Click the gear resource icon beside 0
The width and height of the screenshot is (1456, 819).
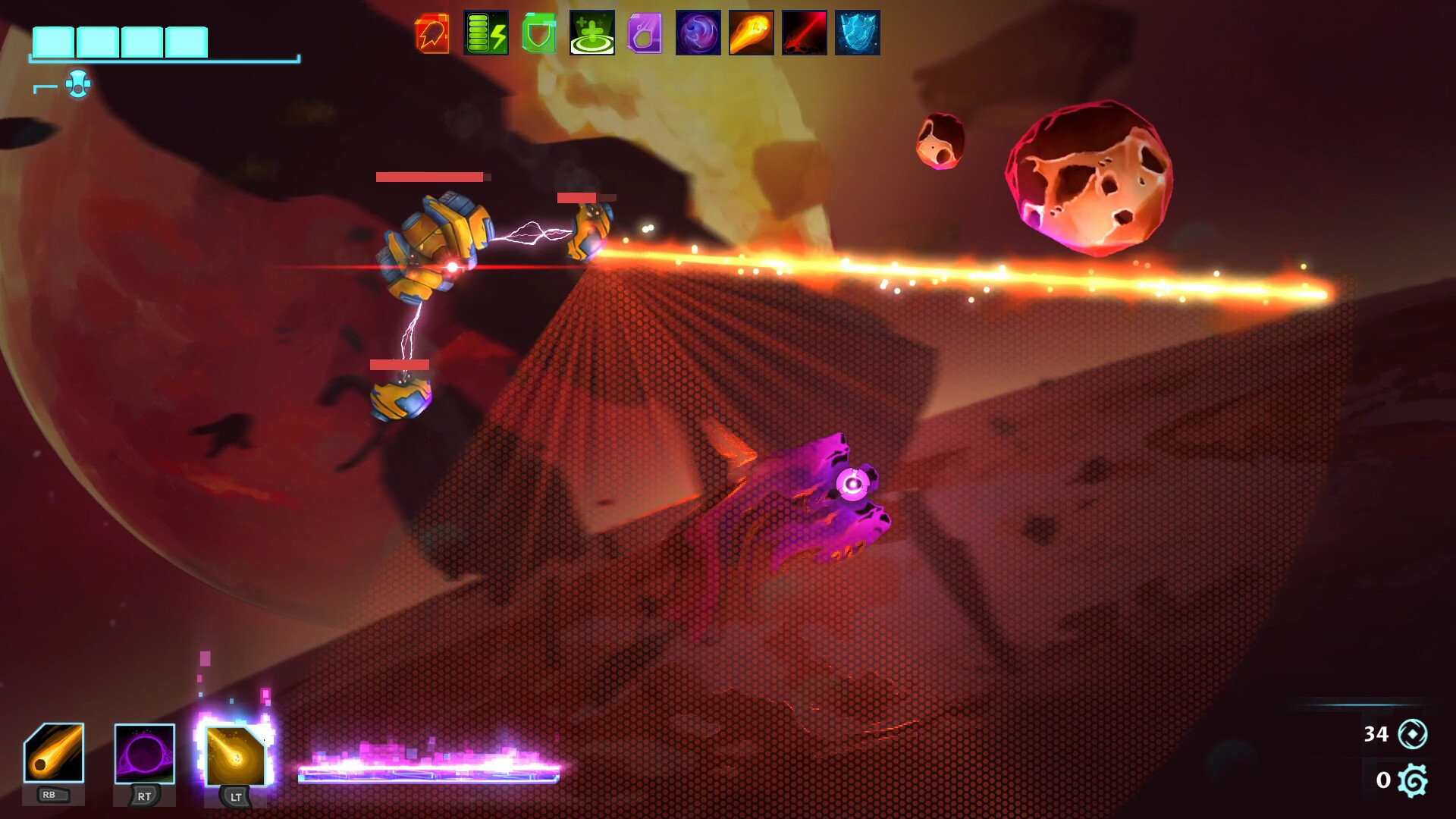(1412, 780)
